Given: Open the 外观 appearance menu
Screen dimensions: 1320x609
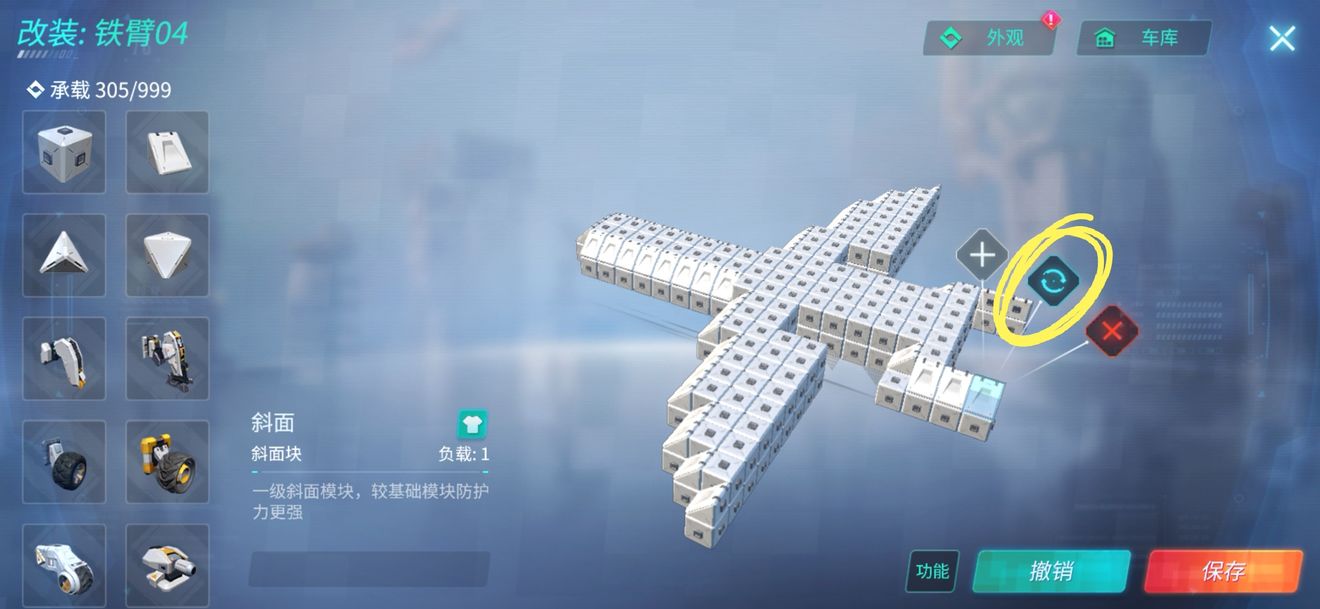Looking at the screenshot, I should click(x=989, y=38).
